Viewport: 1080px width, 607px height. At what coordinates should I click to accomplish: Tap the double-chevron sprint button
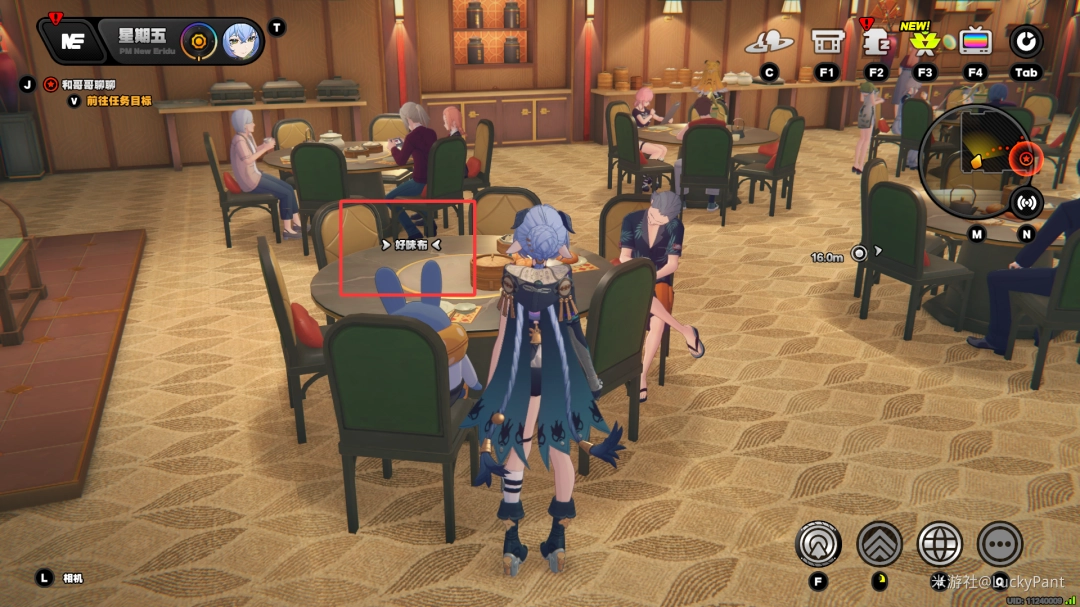pos(879,544)
